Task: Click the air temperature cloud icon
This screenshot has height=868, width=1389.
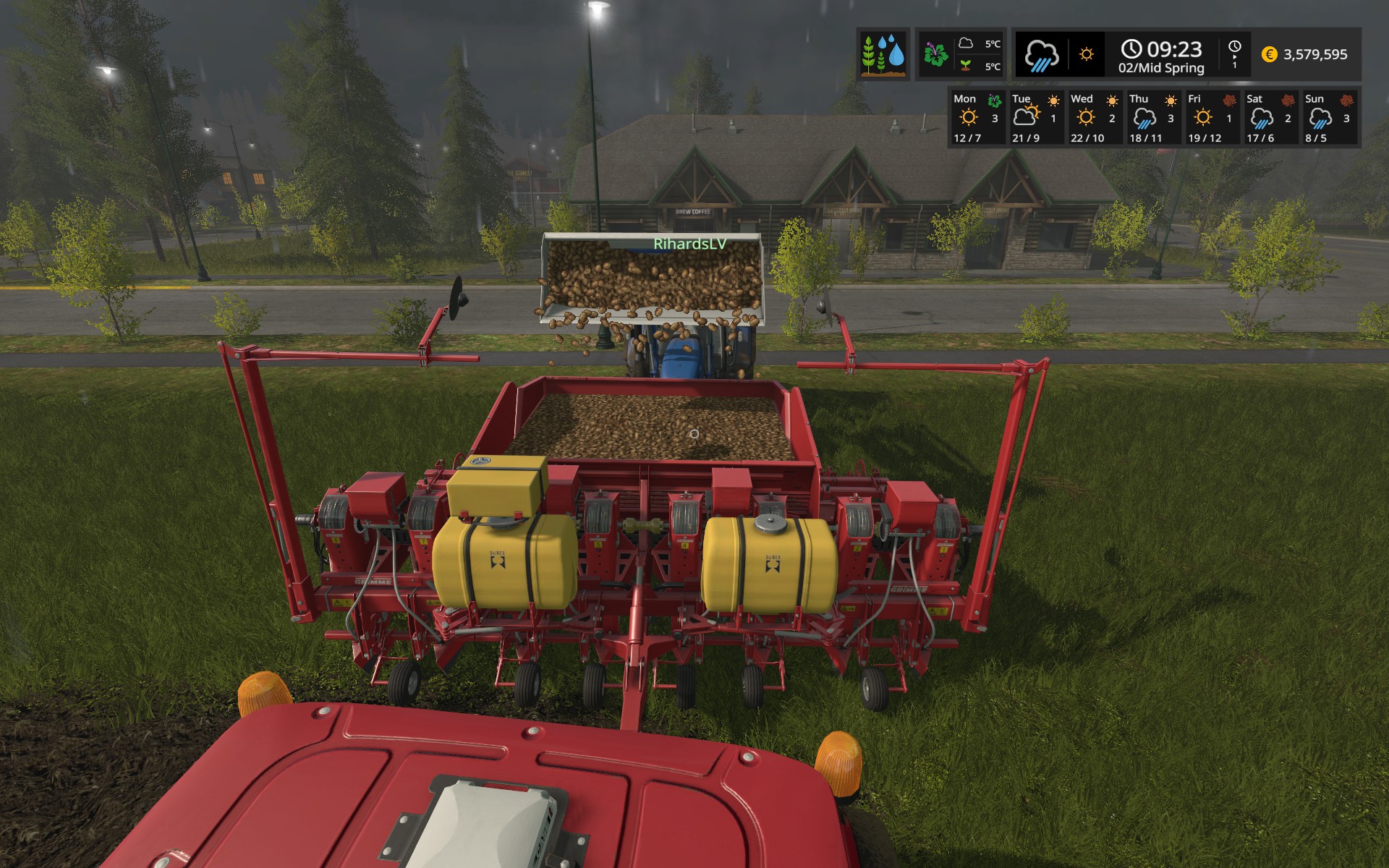Action: pos(965,42)
